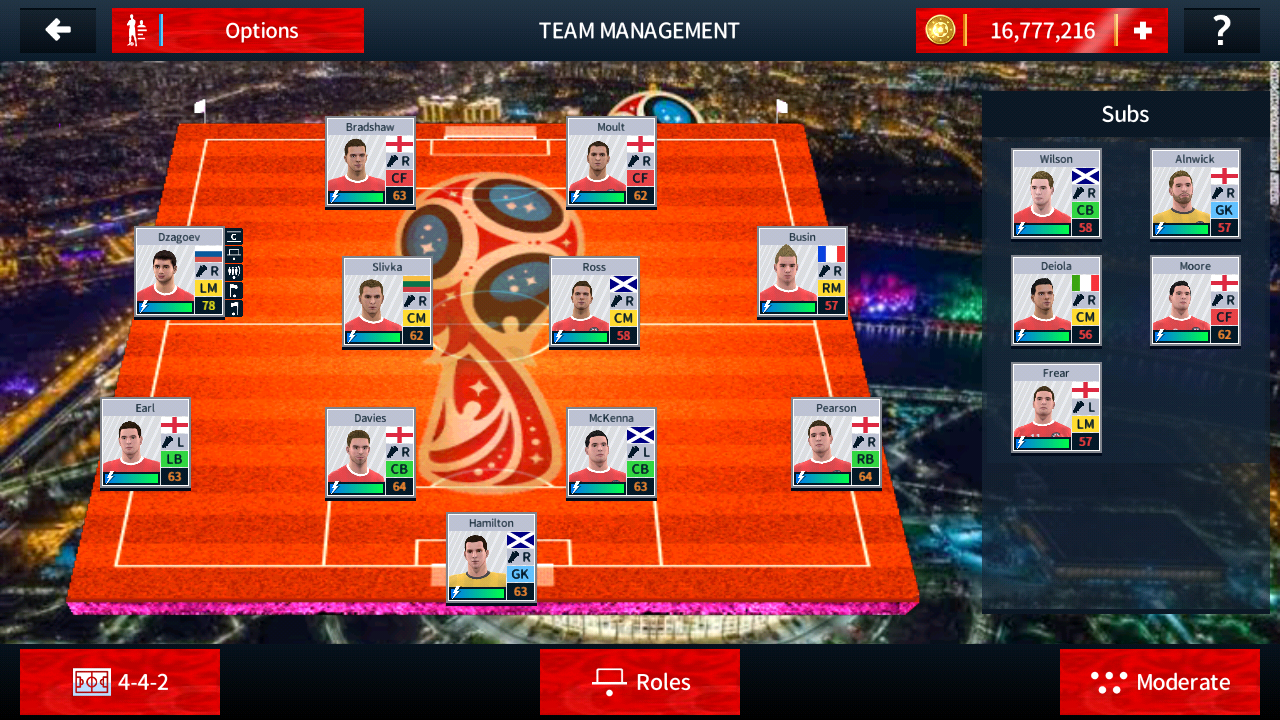The image size is (1280, 720).
Task: Click the back arrow icon
Action: click(x=57, y=30)
